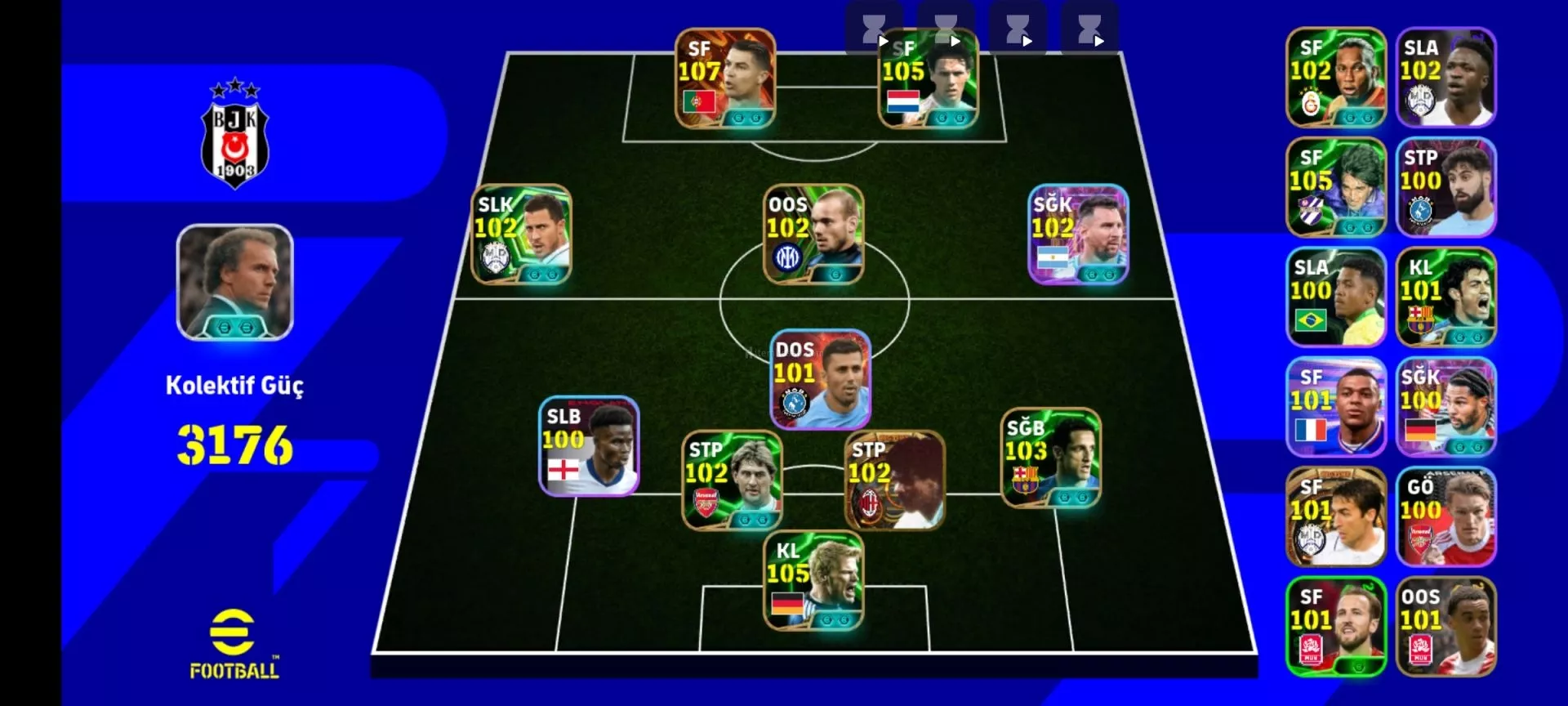Select the SF 105 Netherlands striker card
The height and width of the screenshot is (706, 1568).
click(929, 78)
